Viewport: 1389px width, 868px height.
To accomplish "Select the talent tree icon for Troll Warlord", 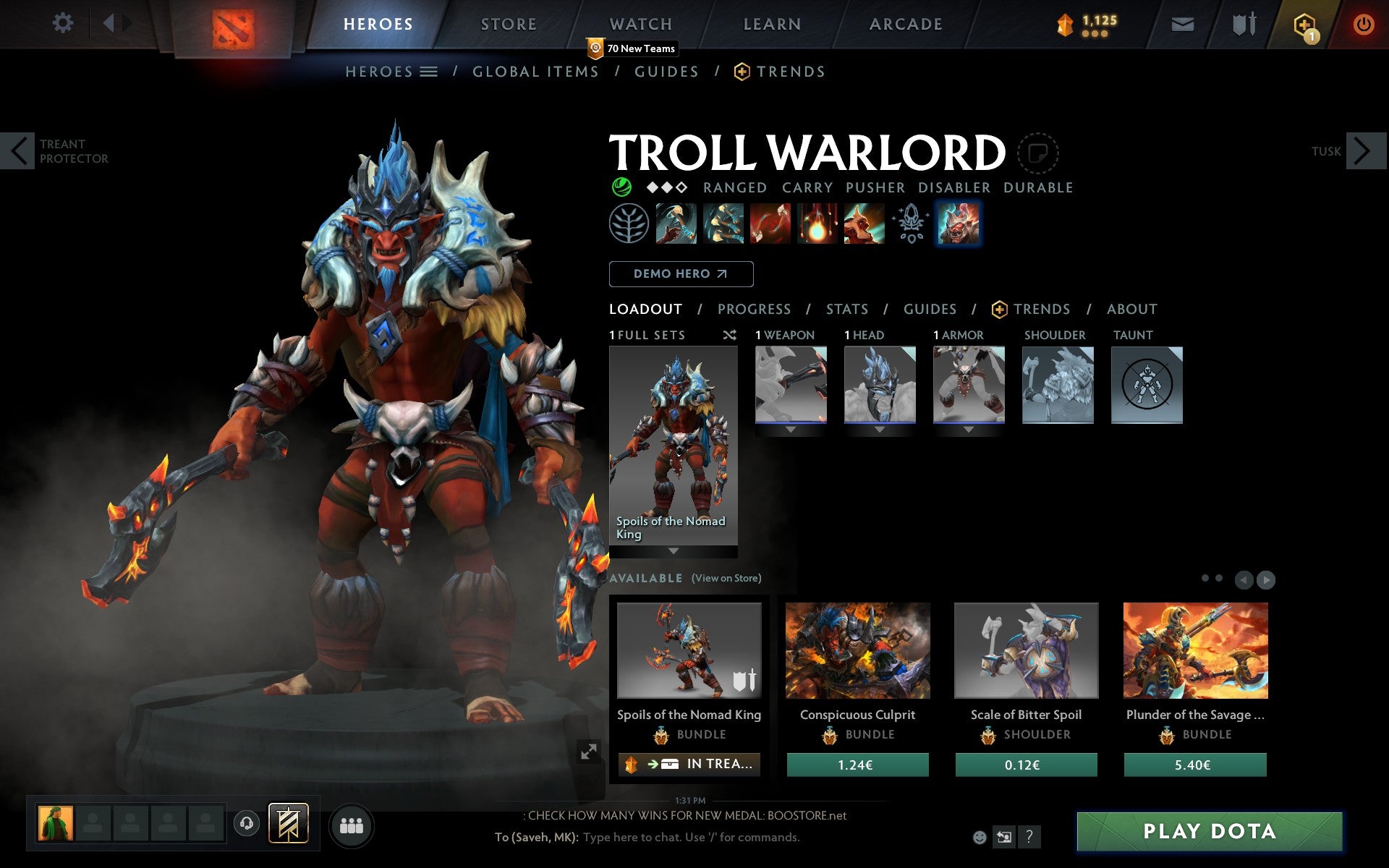I will (x=629, y=224).
